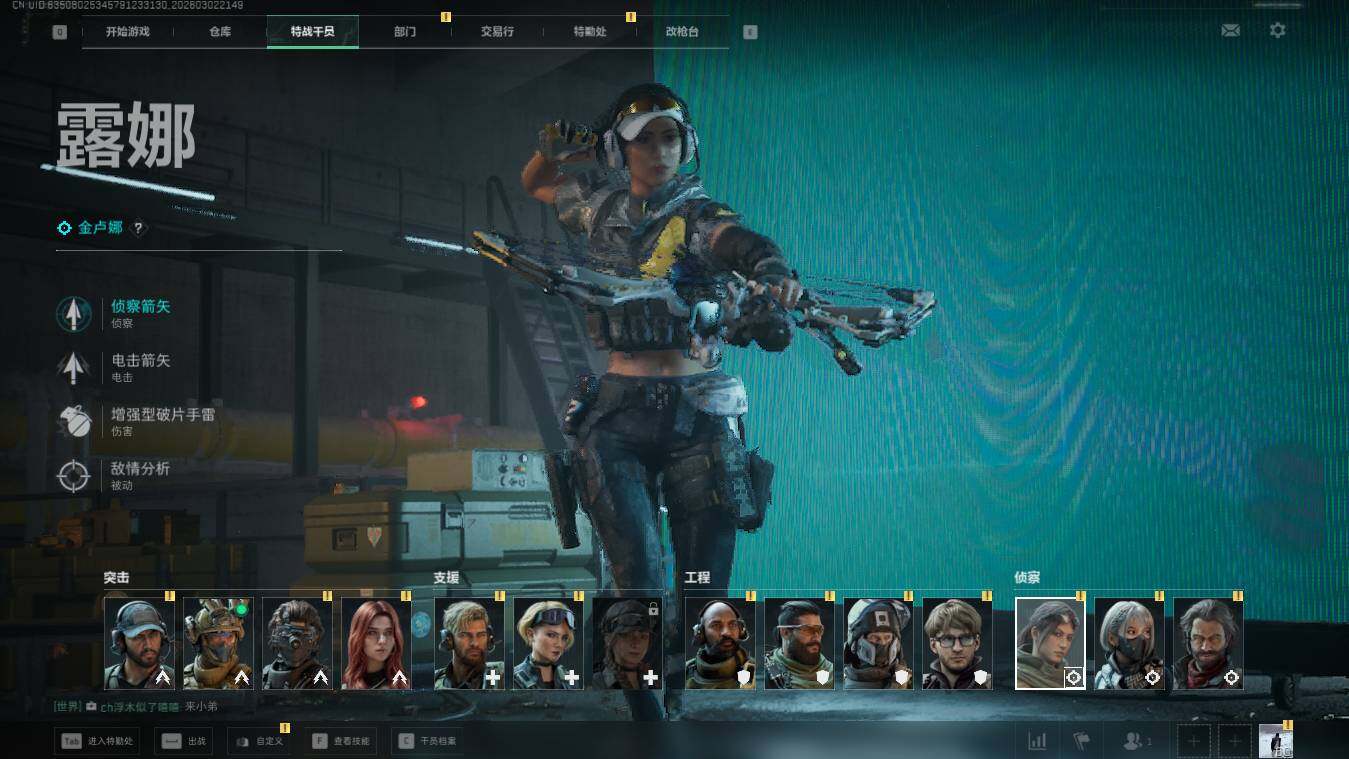Select the 电击箭矢 skill
This screenshot has height=759, width=1349.
140,367
